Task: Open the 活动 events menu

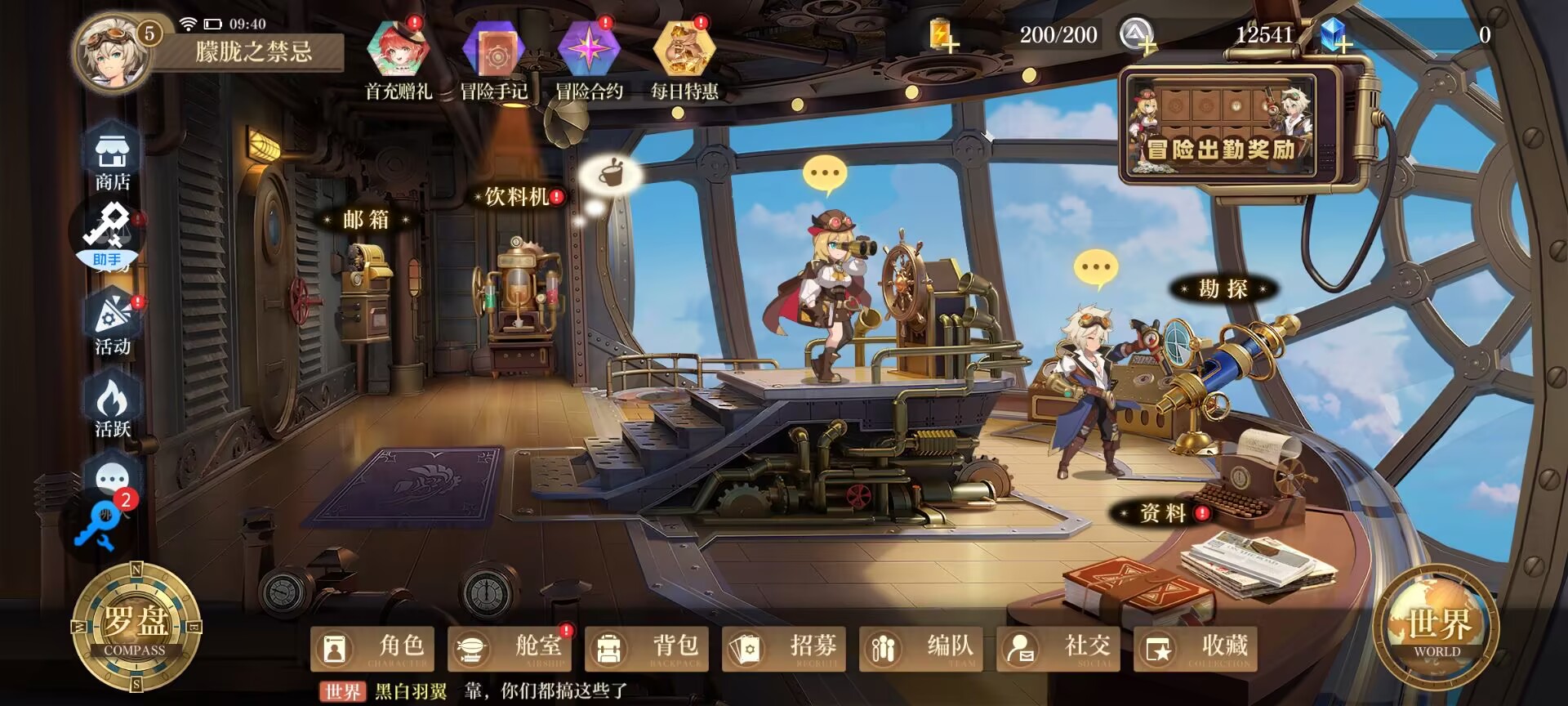Action: pos(112,324)
